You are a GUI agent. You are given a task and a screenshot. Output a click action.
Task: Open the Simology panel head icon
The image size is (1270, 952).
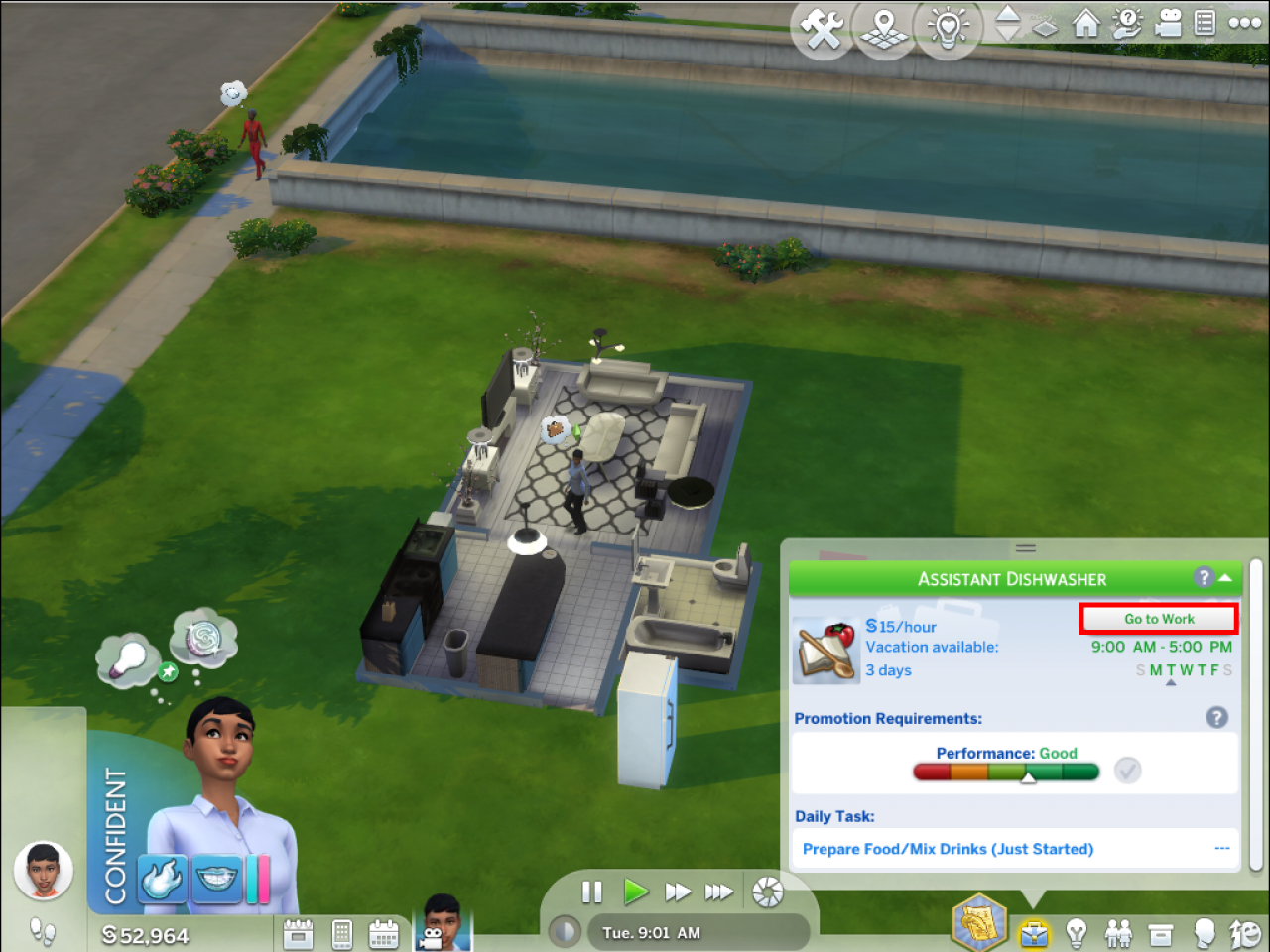pos(1203,932)
